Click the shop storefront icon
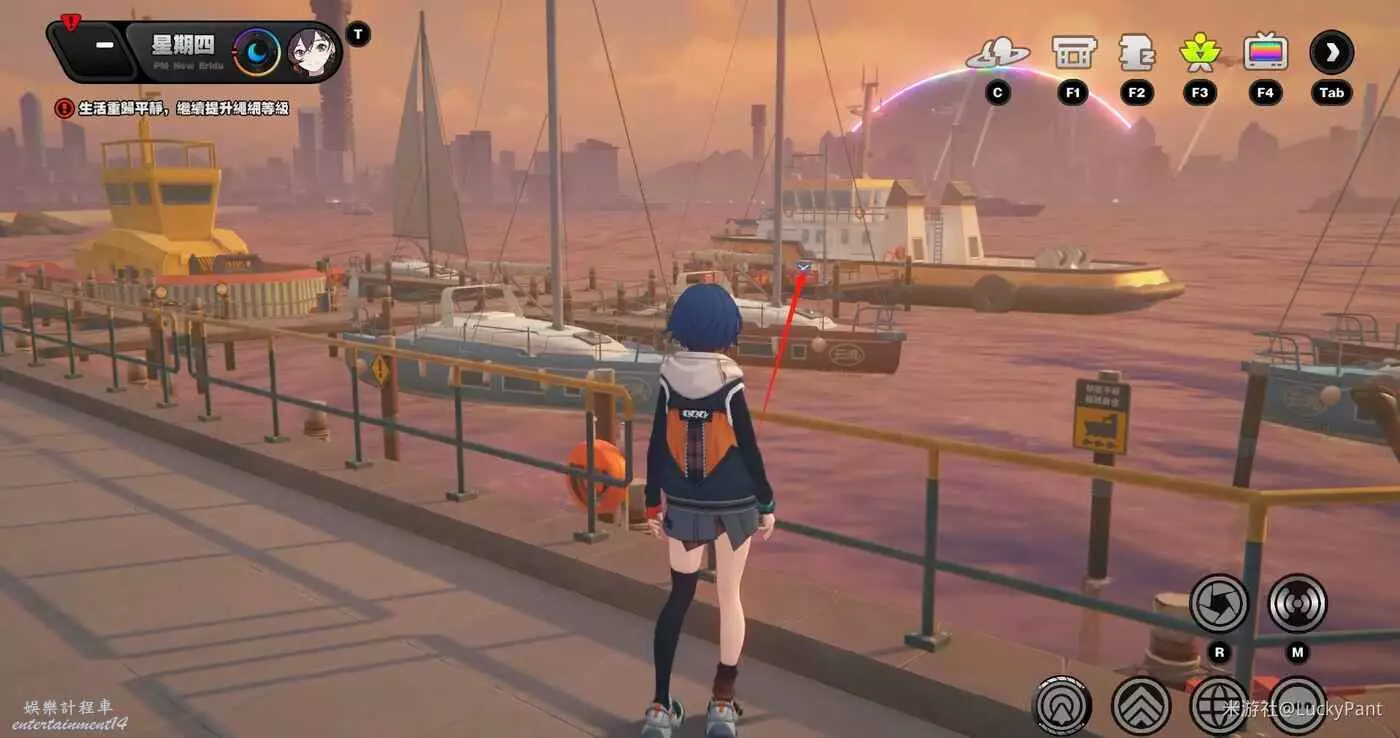1400x738 pixels. (1074, 52)
